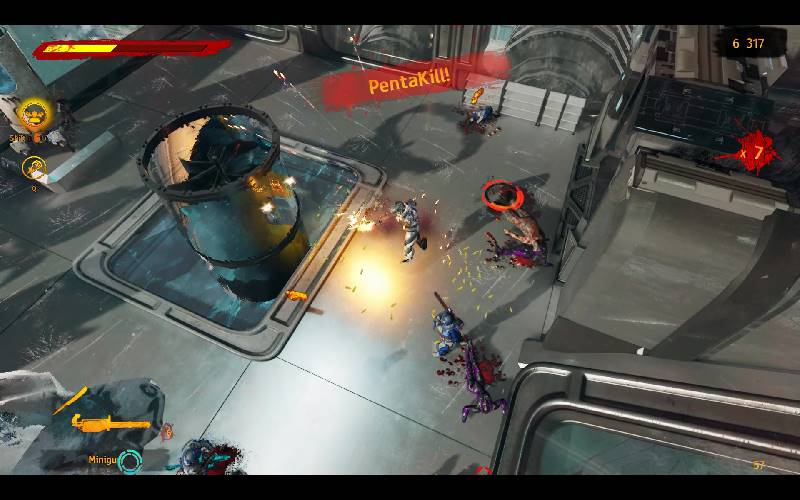Trigger the circular Q ability icon
The image size is (800, 500).
[35, 168]
